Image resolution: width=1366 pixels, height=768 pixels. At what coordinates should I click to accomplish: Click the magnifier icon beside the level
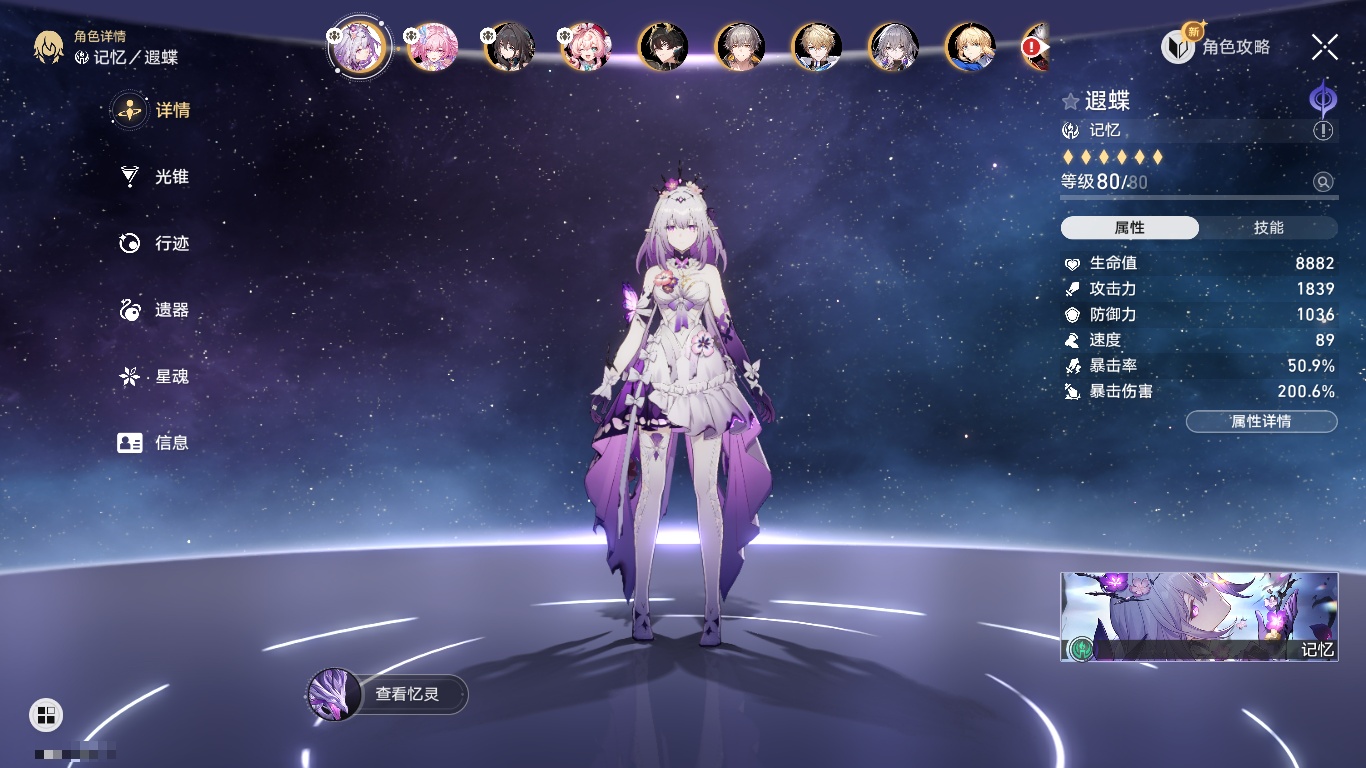(1323, 182)
